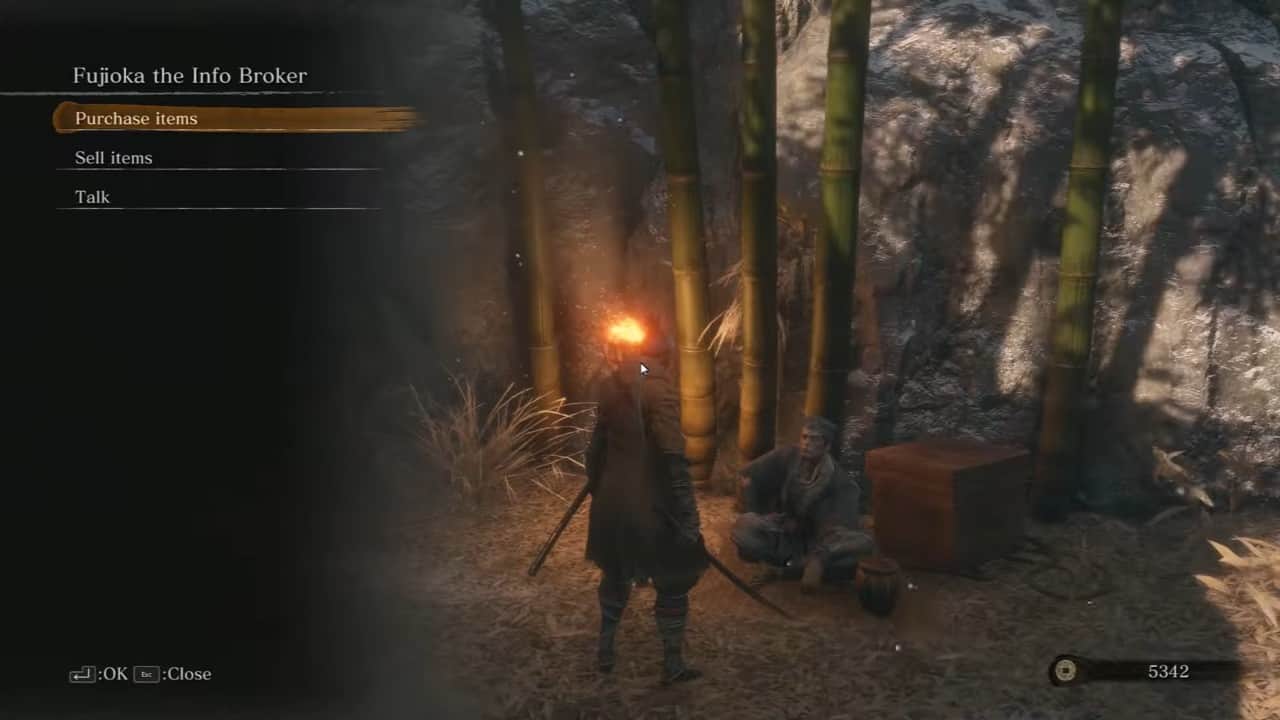Screen dimensions: 1280x720
Task: Click the Fujioka the Info Broker title
Action: [x=190, y=75]
